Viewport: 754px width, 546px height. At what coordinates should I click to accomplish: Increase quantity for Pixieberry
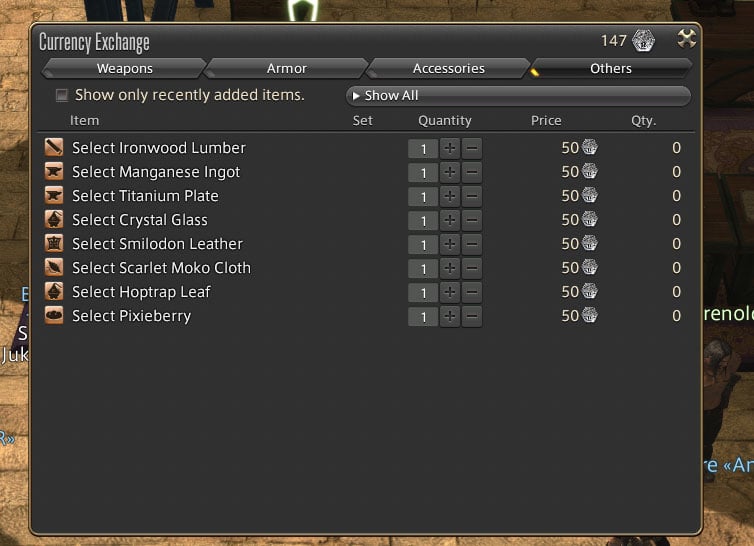pyautogui.click(x=450, y=316)
